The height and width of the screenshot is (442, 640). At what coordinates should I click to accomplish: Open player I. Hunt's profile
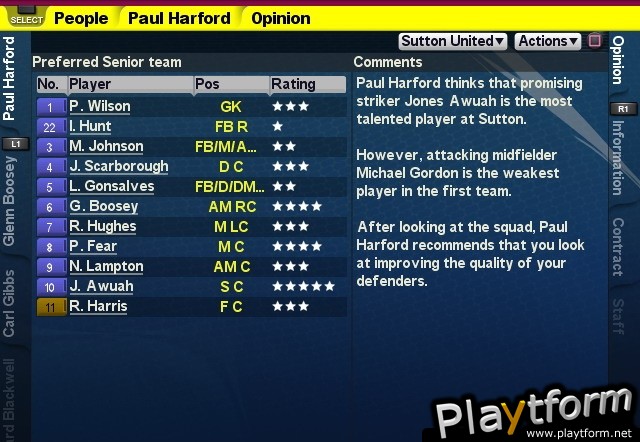(x=90, y=126)
